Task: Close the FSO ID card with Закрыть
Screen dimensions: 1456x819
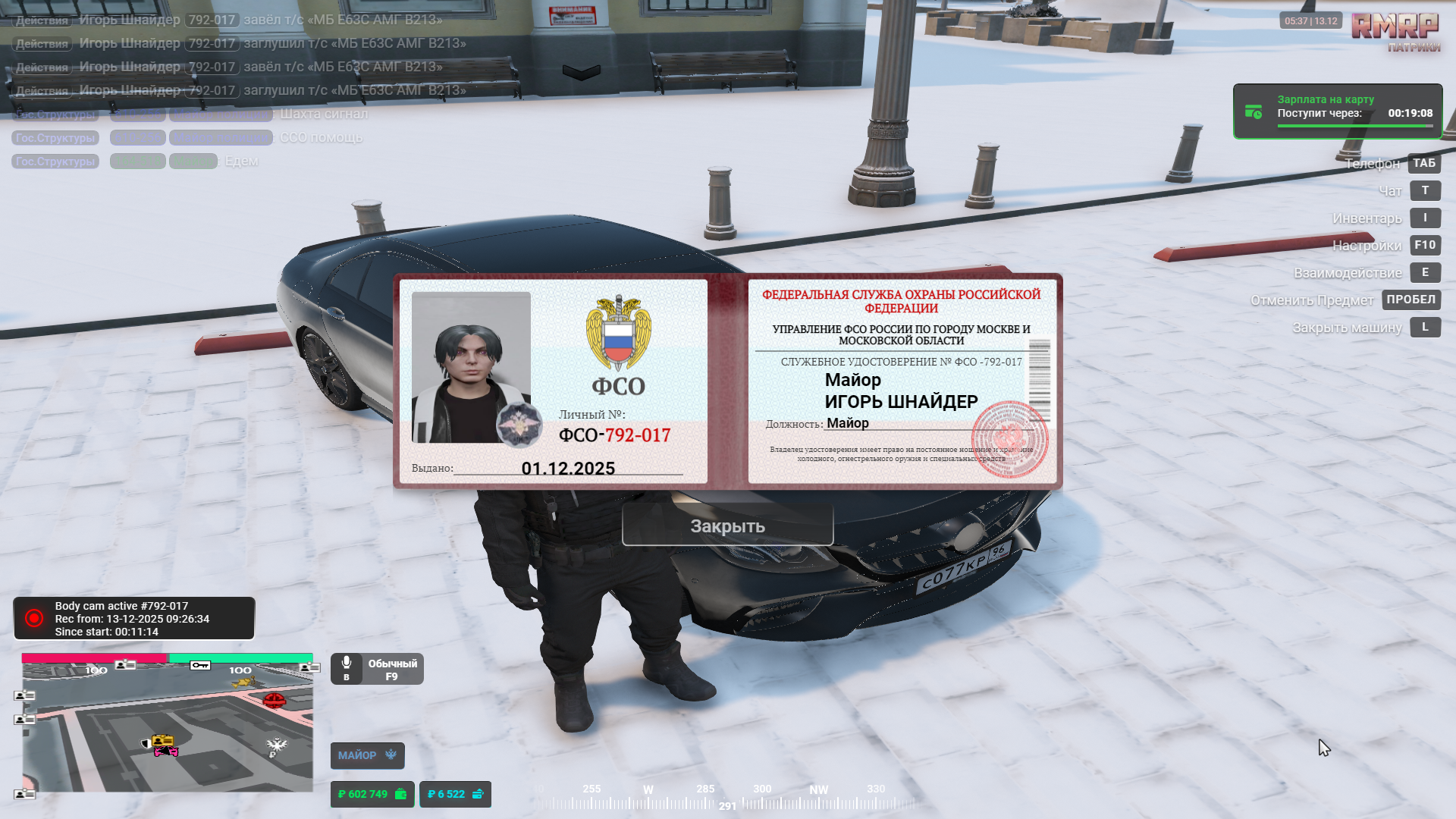Action: 727,526
